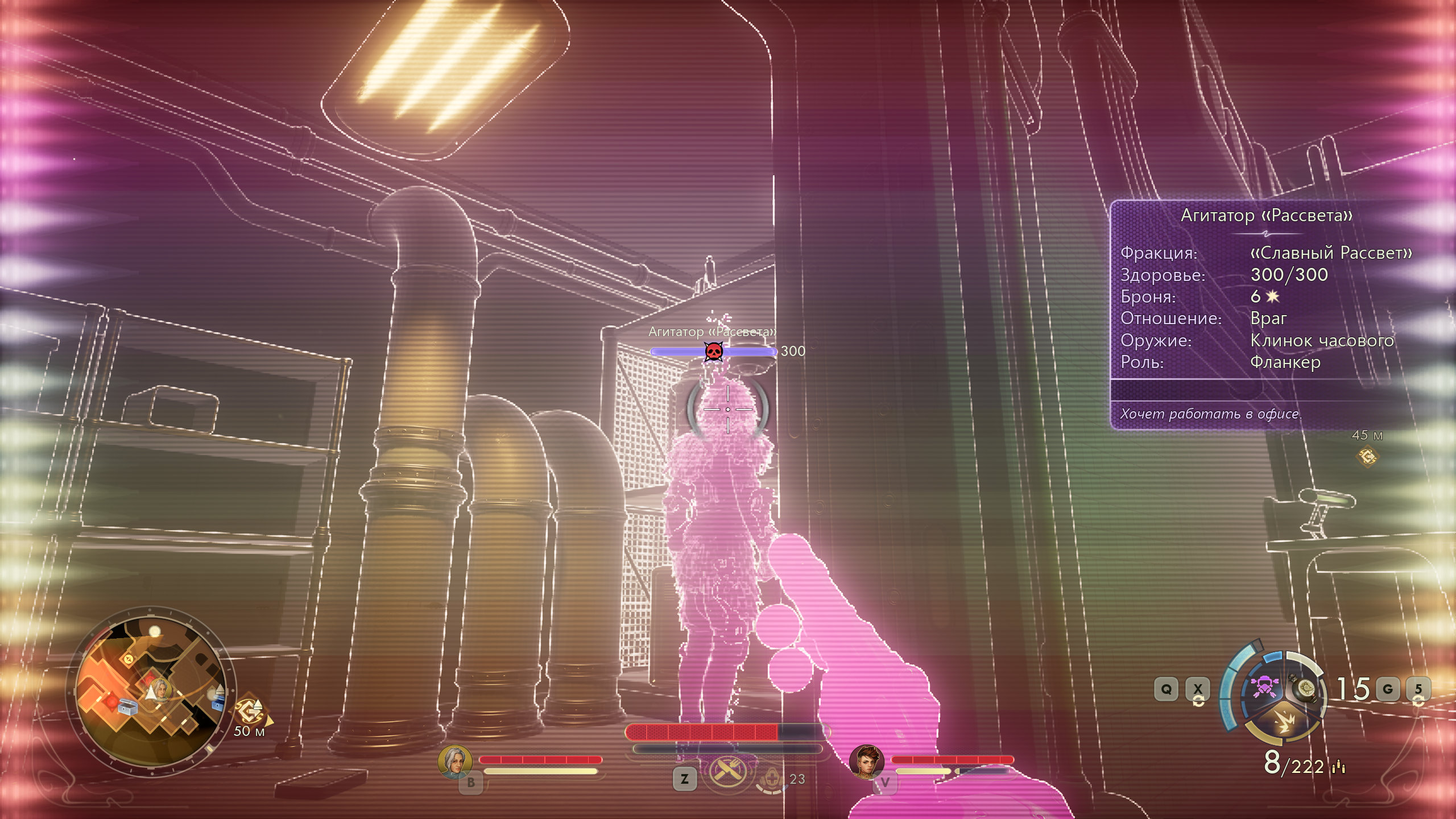Image resolution: width=1456 pixels, height=819 pixels.
Task: Activate the medical inhaler icon
Action: [x=771, y=778]
